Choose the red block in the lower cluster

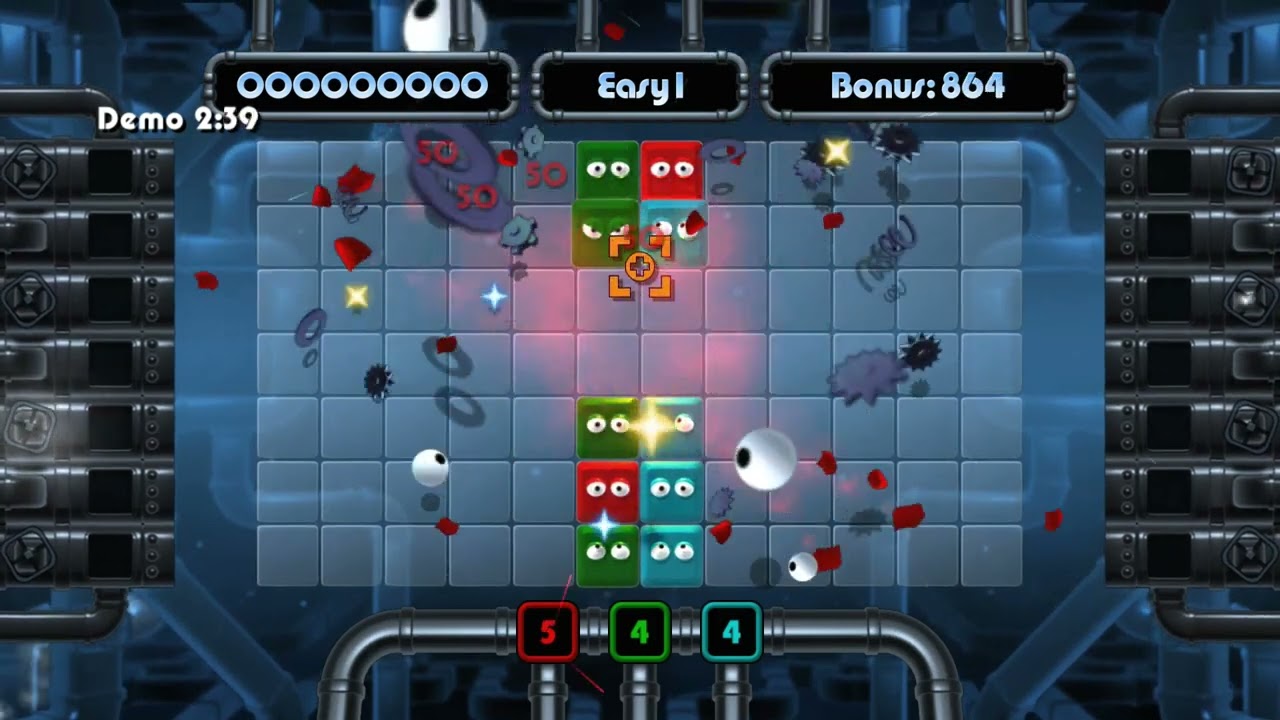tap(607, 491)
